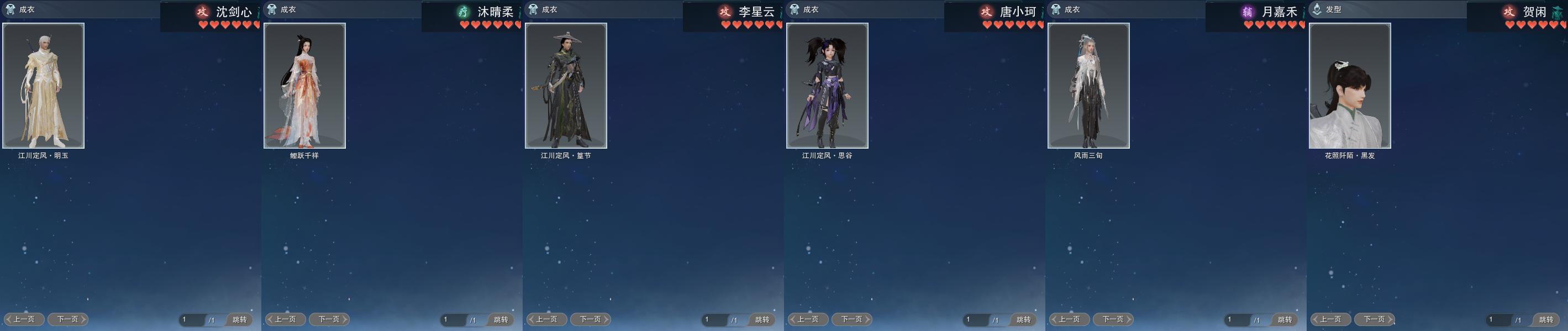The image size is (1568, 331).
Task: Focus the page number field in 沈剑心's panel
Action: [191, 319]
